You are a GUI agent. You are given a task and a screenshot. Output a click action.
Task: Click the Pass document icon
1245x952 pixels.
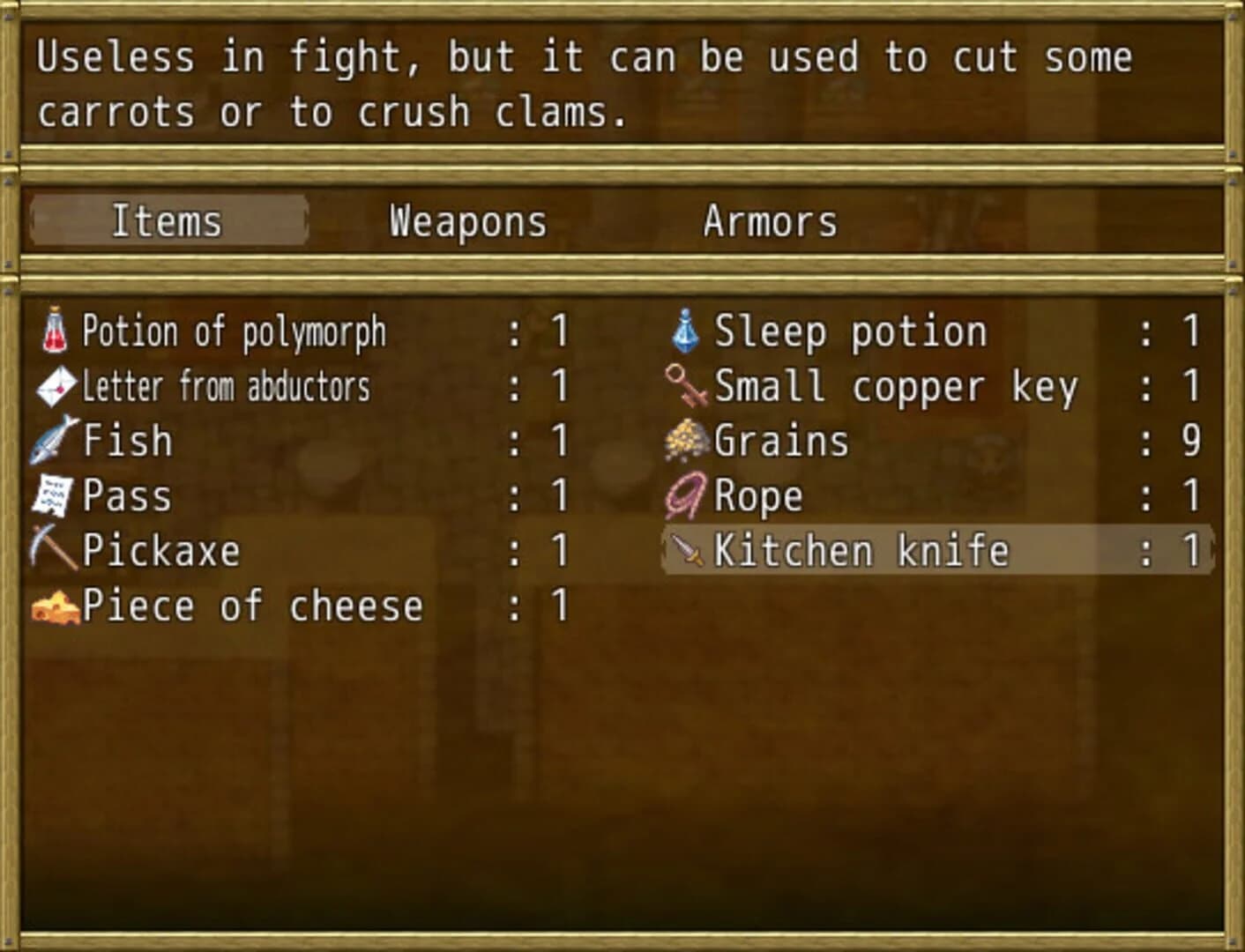tap(53, 496)
